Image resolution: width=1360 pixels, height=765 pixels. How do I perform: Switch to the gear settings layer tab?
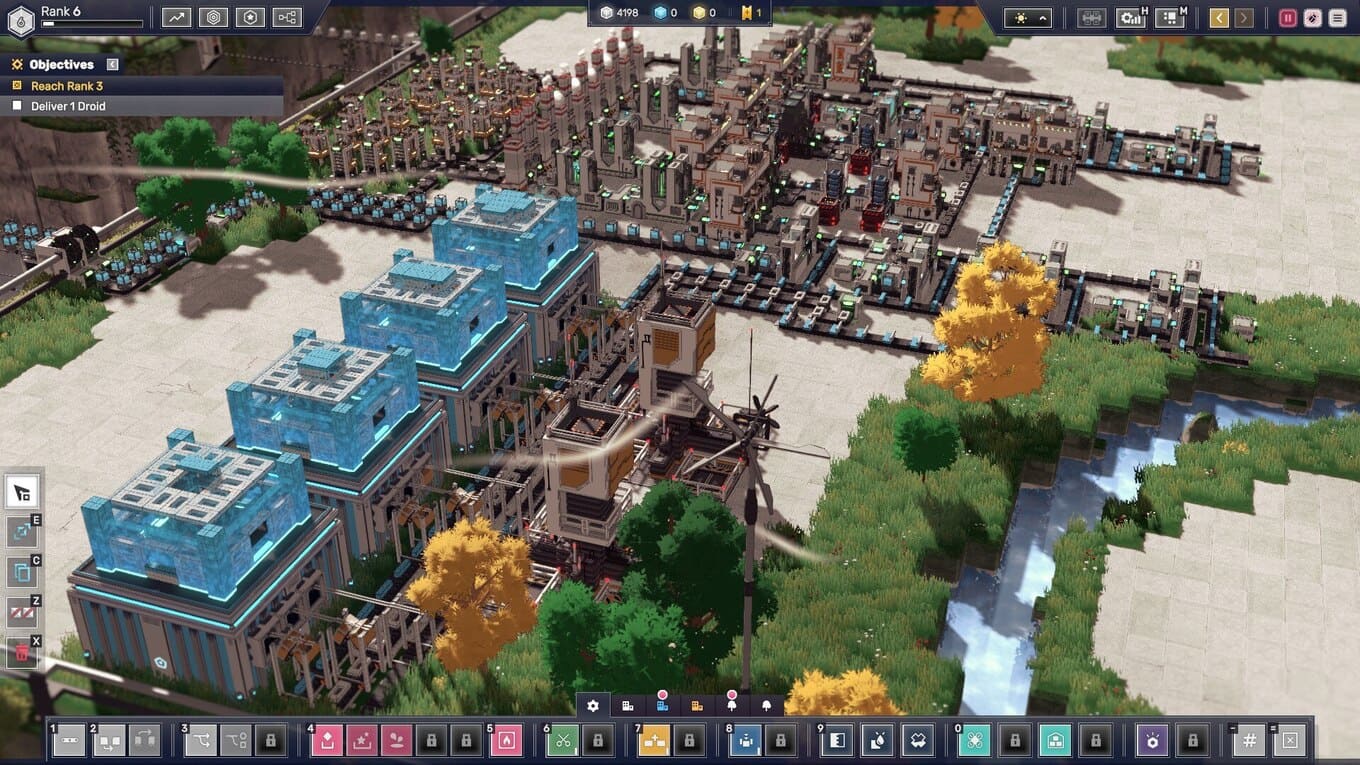click(x=593, y=706)
